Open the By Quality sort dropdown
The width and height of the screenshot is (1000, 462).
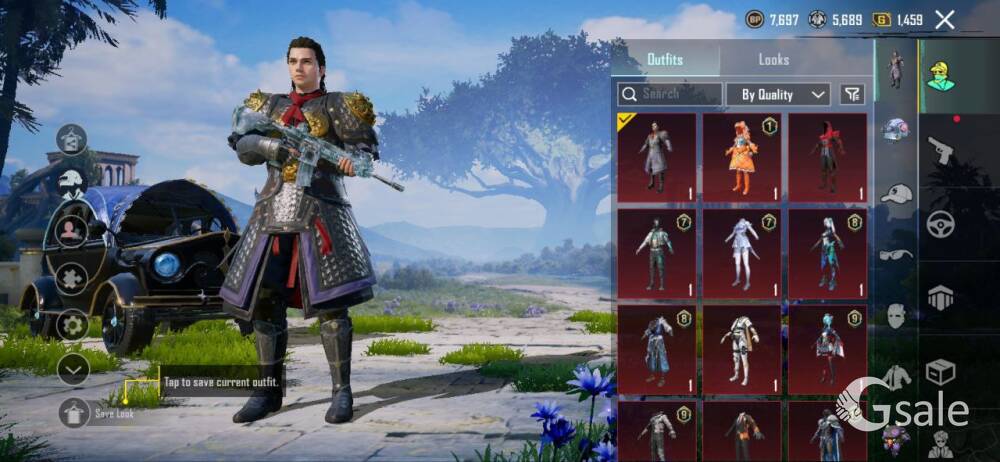pos(778,94)
